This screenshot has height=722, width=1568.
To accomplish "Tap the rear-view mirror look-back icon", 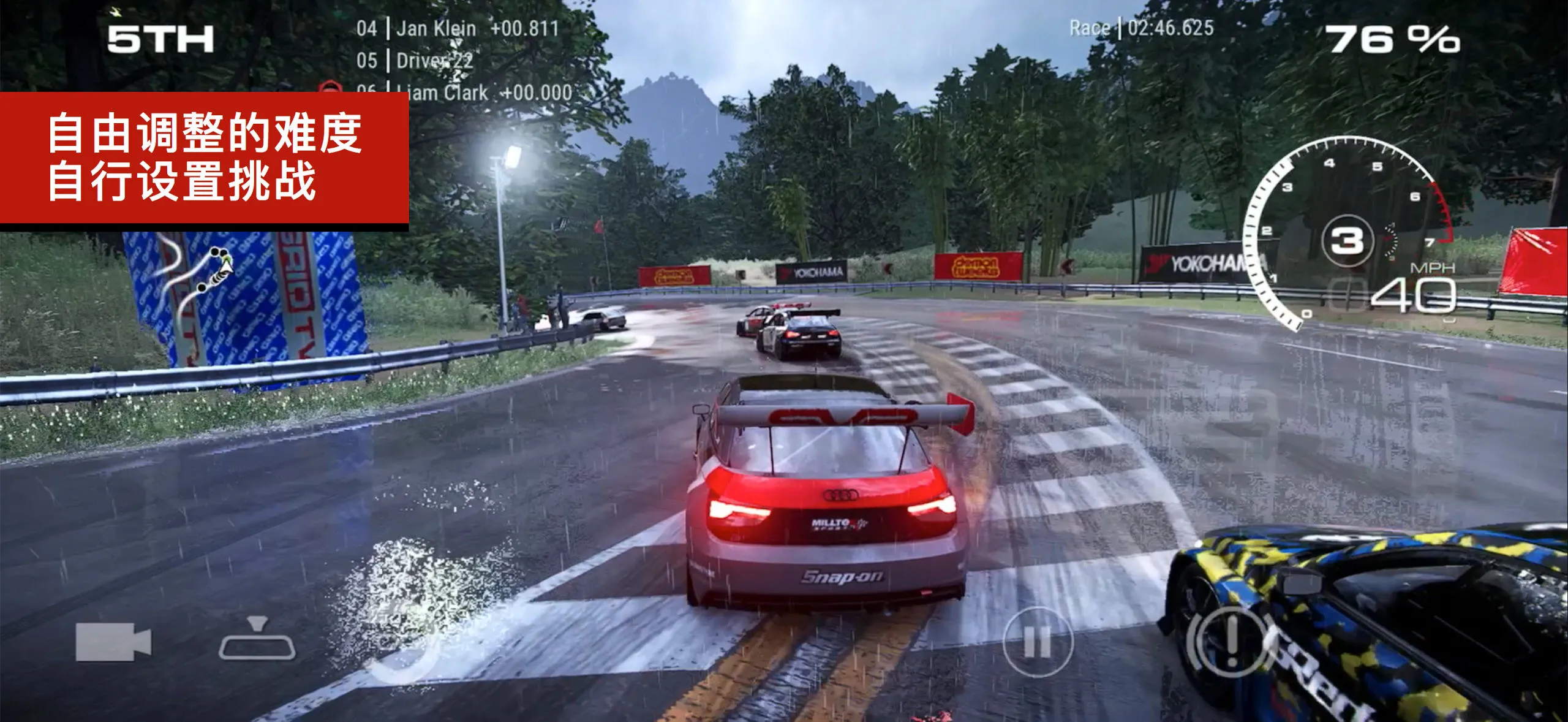I will (257, 640).
